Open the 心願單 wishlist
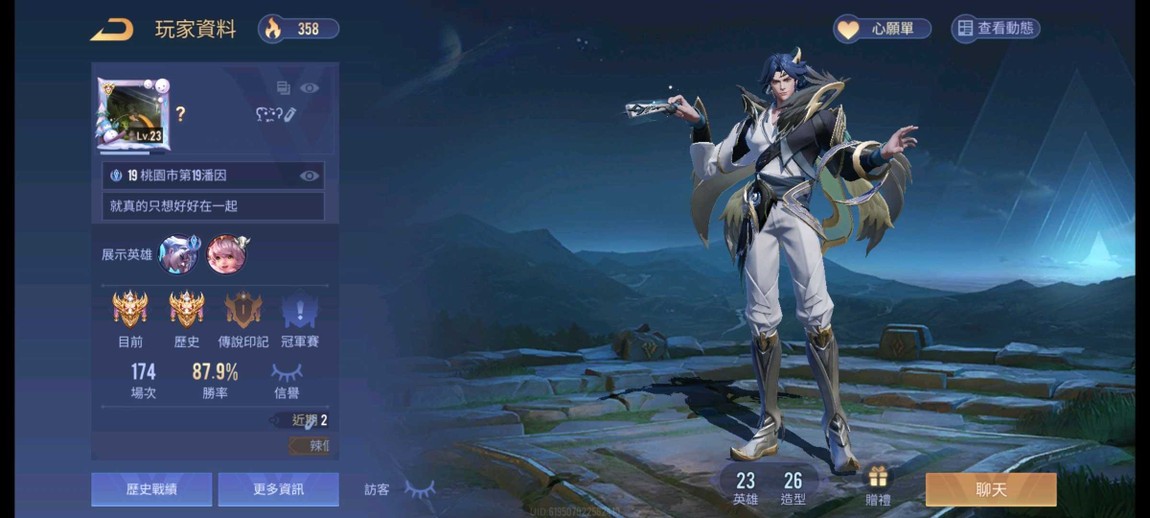Viewport: 1150px width, 518px height. 882,29
